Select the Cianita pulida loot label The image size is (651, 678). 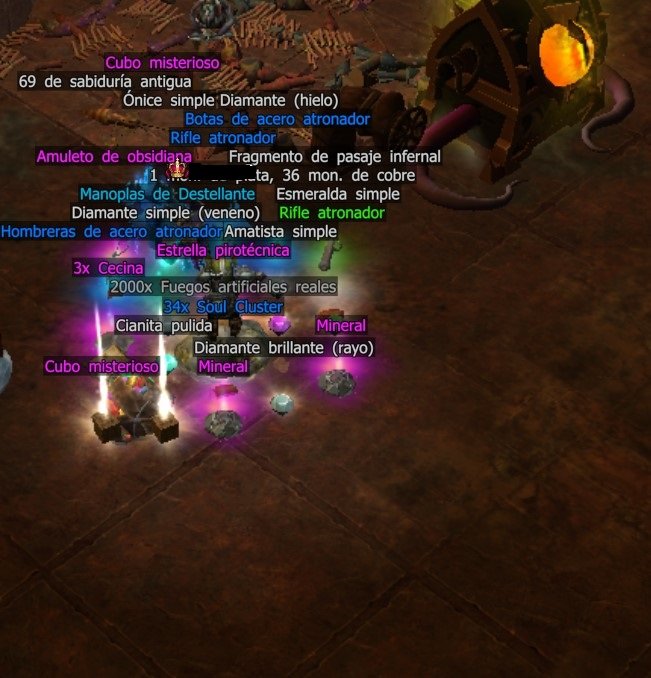pos(164,326)
